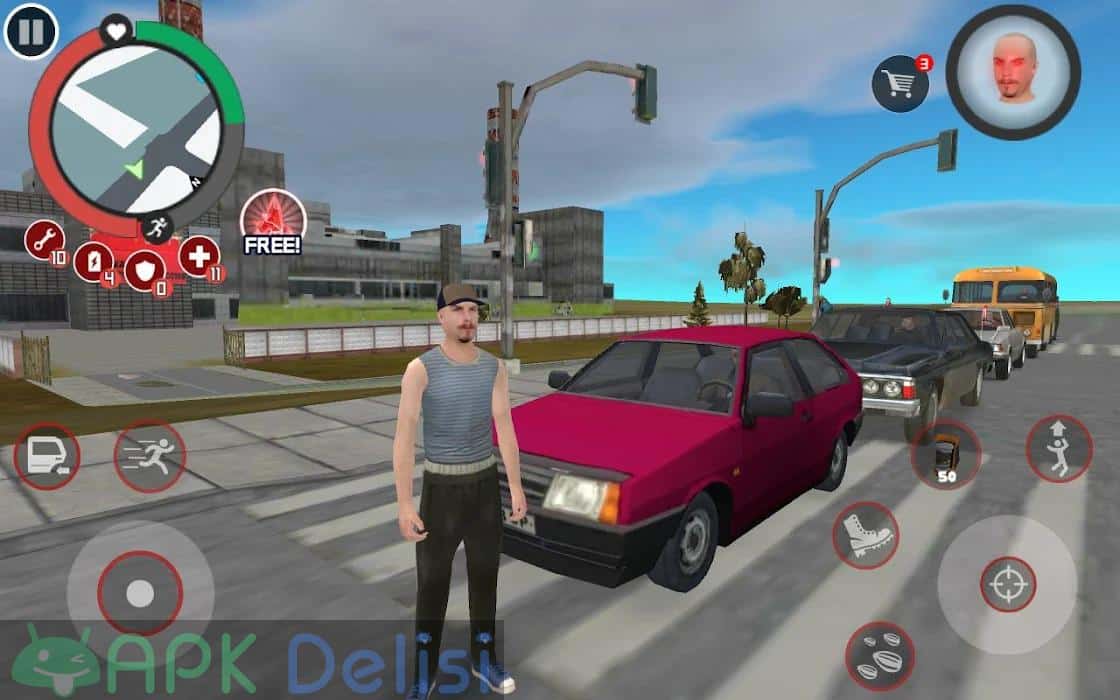Viewport: 1120px width, 700px height.
Task: Kick using the boot button
Action: coord(865,535)
